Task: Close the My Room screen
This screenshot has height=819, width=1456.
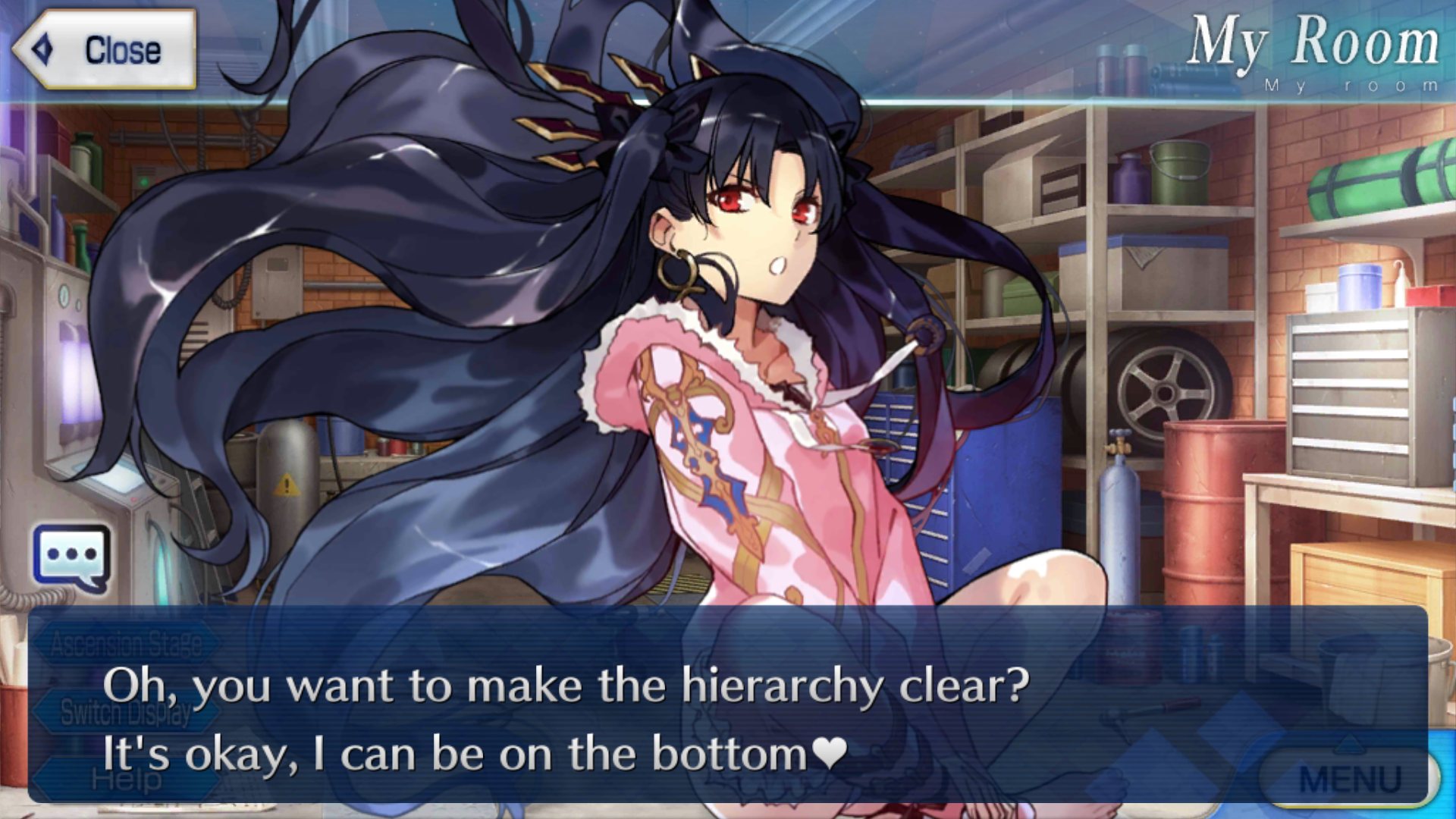Action: coord(105,50)
